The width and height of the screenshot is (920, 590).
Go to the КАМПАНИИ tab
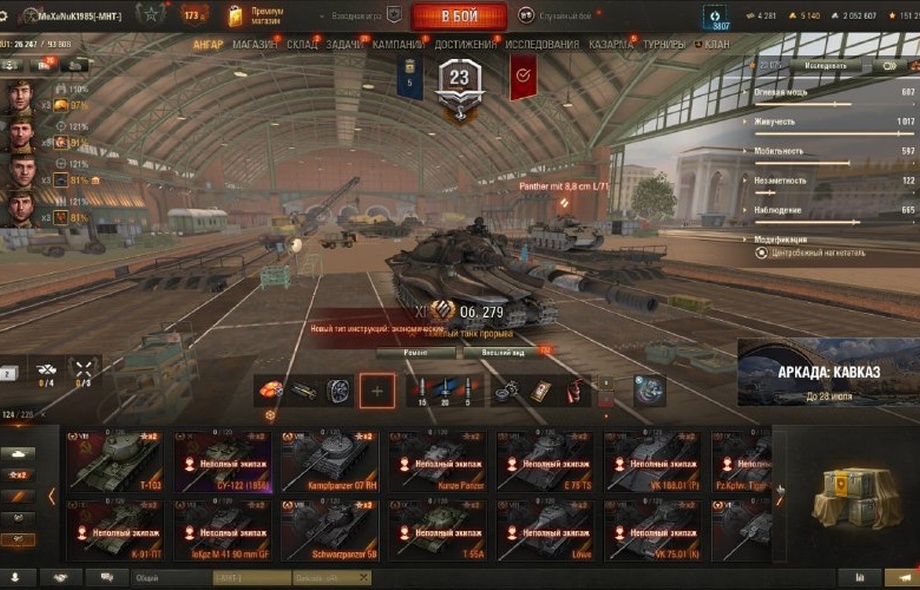click(398, 45)
